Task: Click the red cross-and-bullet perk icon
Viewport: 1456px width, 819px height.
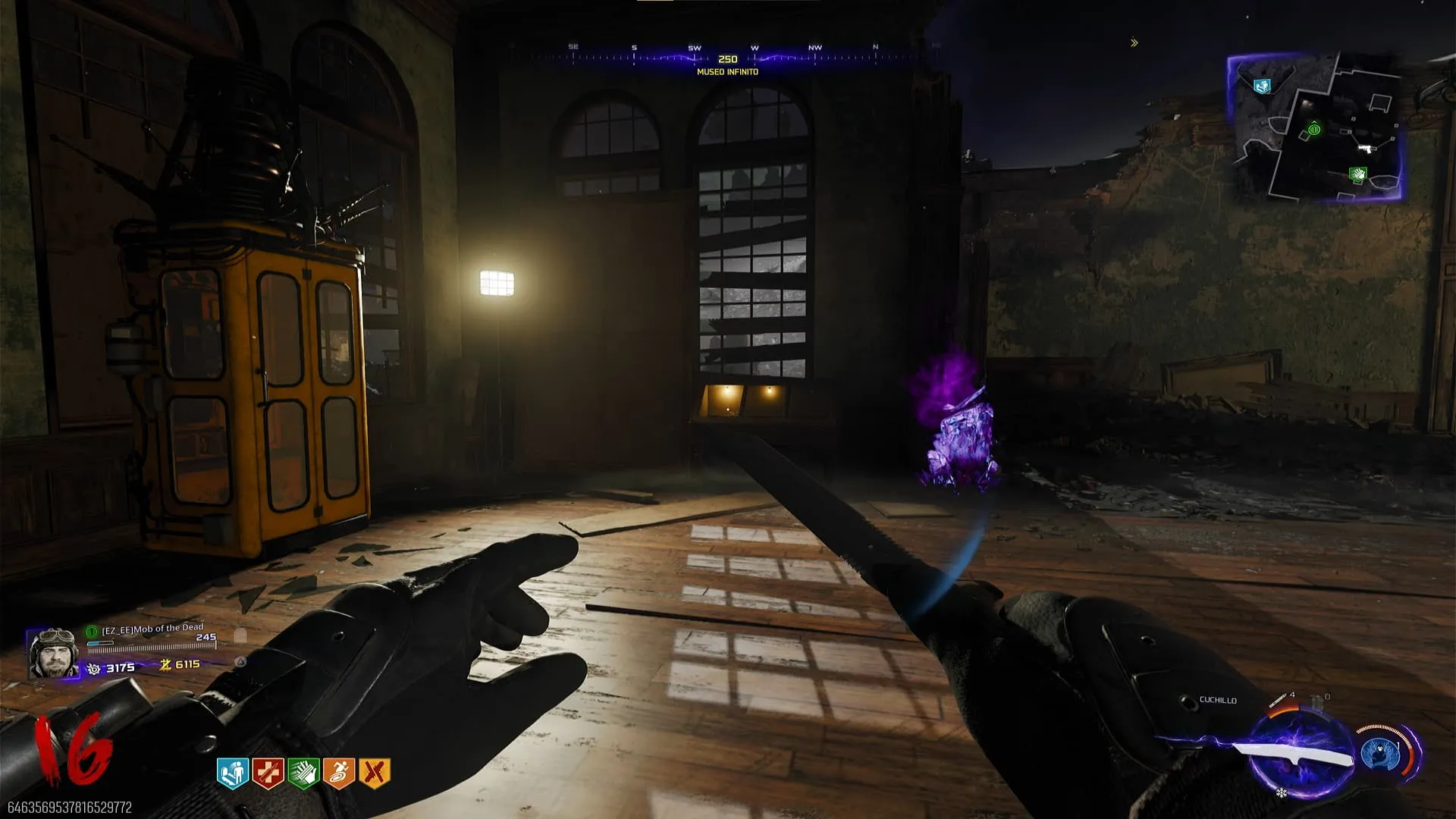Action: 268,773
